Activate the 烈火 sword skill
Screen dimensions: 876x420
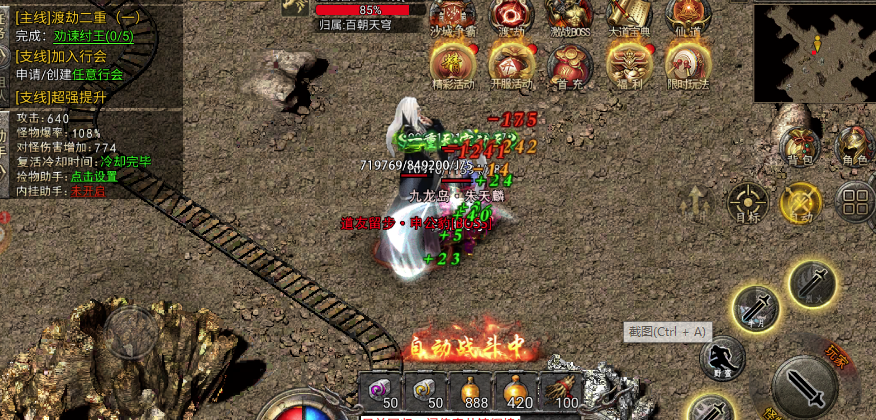(812, 283)
